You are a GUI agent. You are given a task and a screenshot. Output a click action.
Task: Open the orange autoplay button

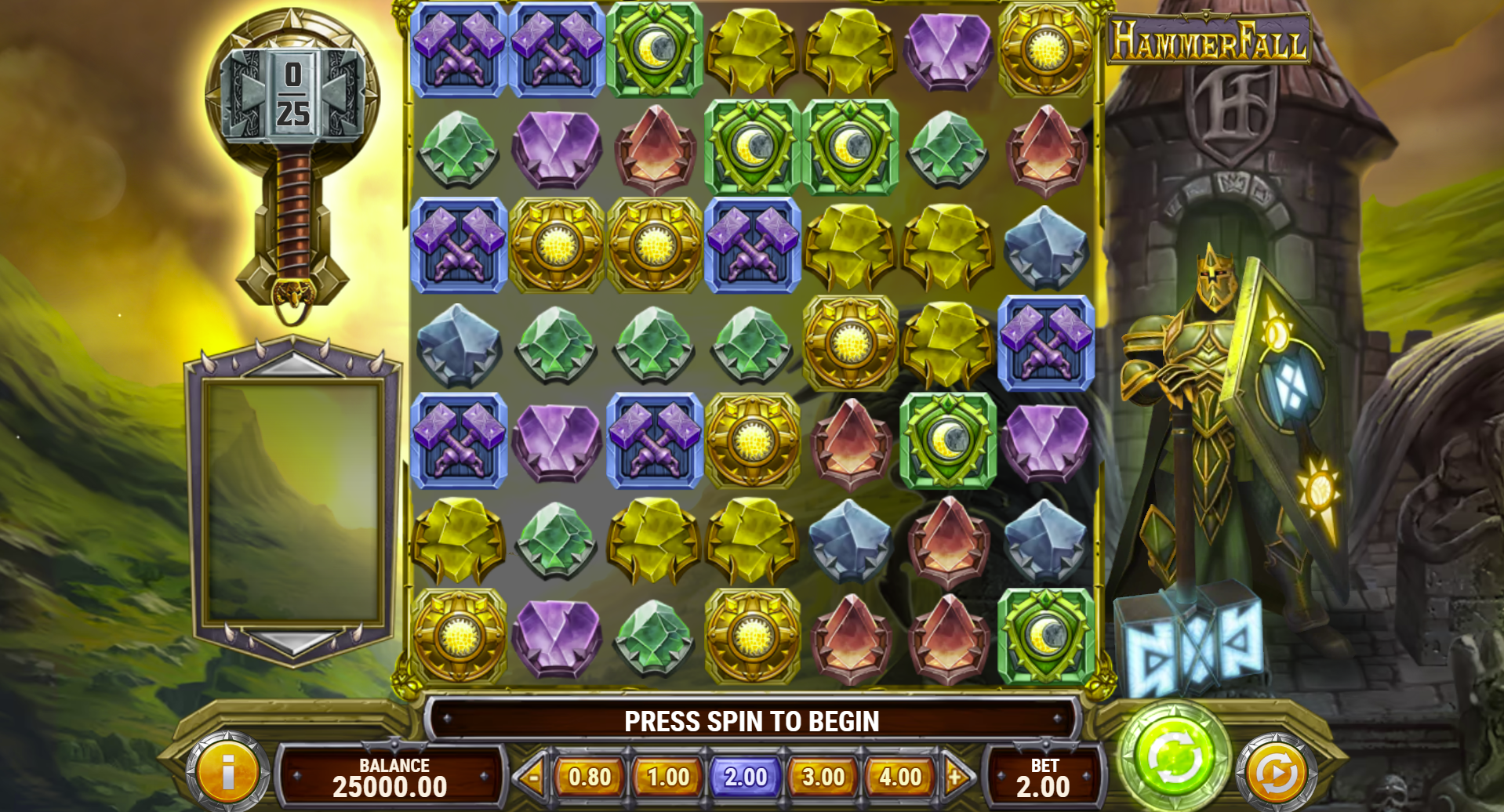pos(1276,774)
